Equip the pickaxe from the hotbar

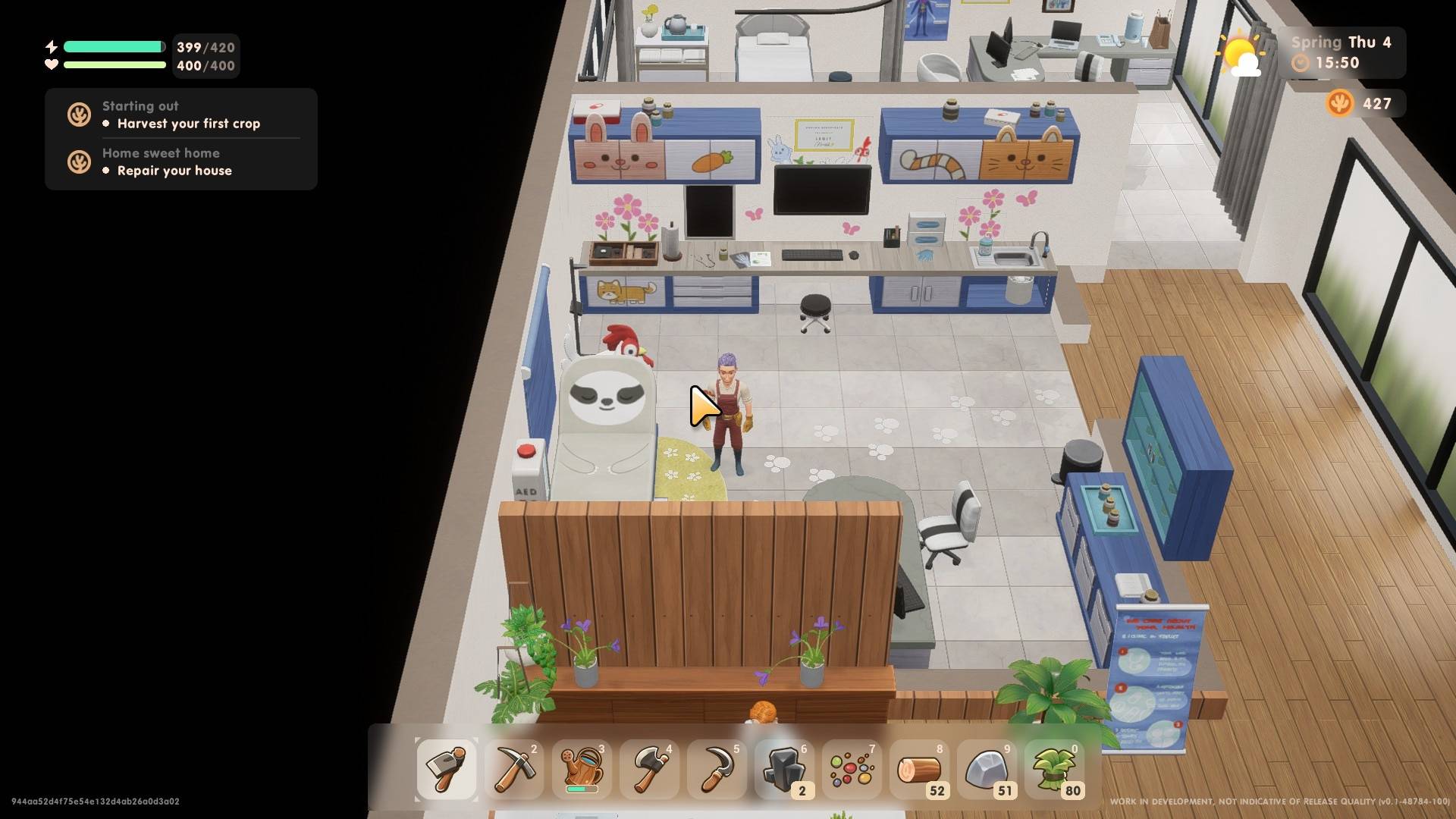coord(514,769)
